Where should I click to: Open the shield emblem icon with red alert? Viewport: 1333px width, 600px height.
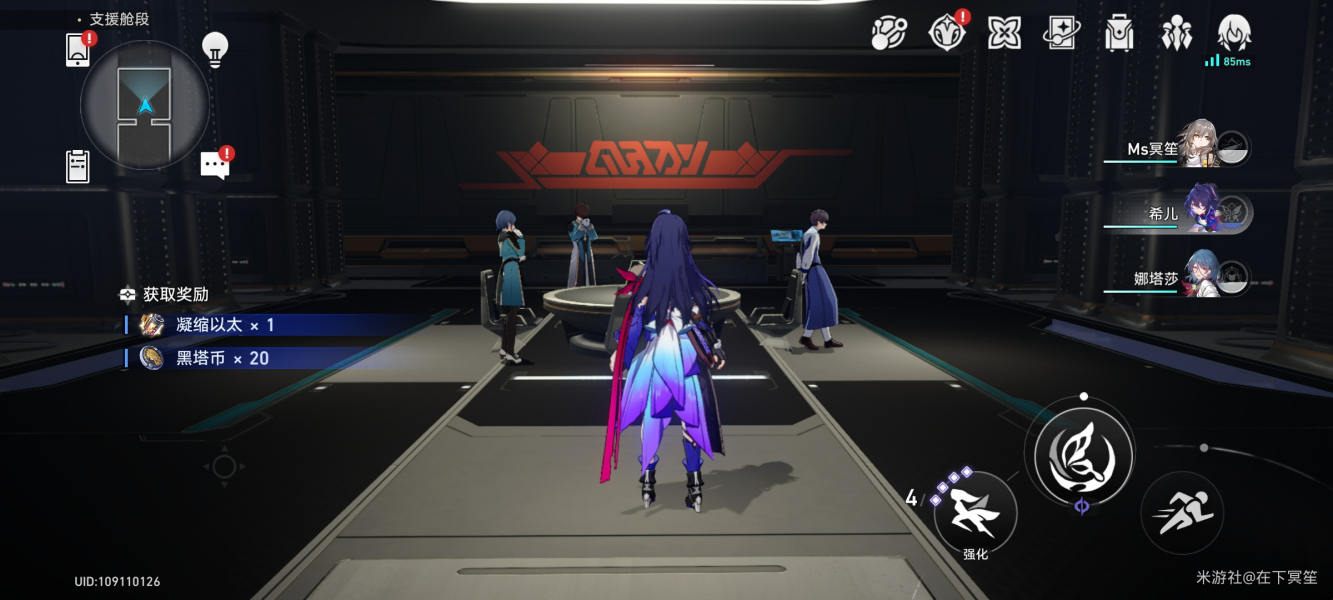coord(946,34)
